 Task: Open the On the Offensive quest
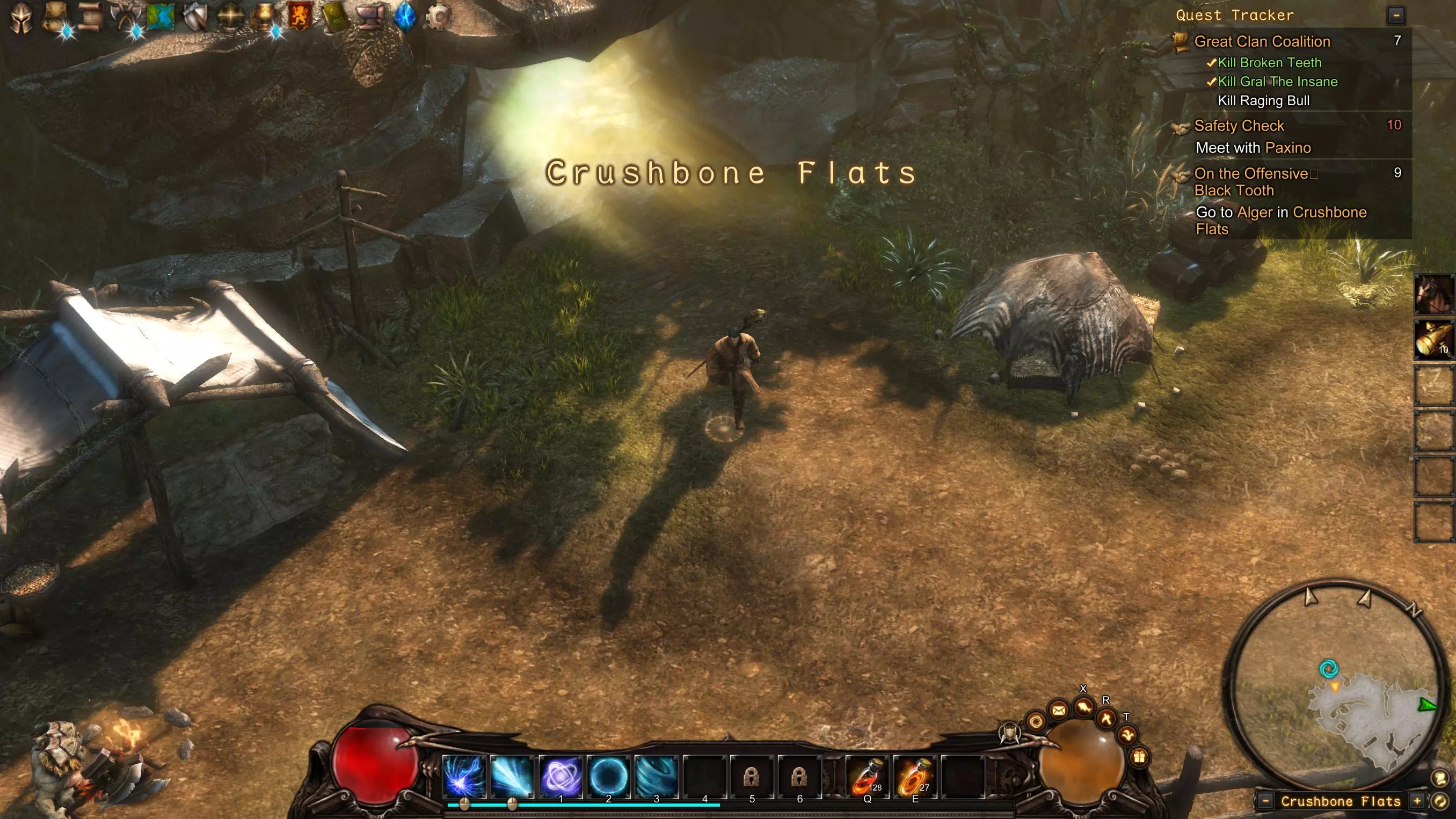(1250, 173)
